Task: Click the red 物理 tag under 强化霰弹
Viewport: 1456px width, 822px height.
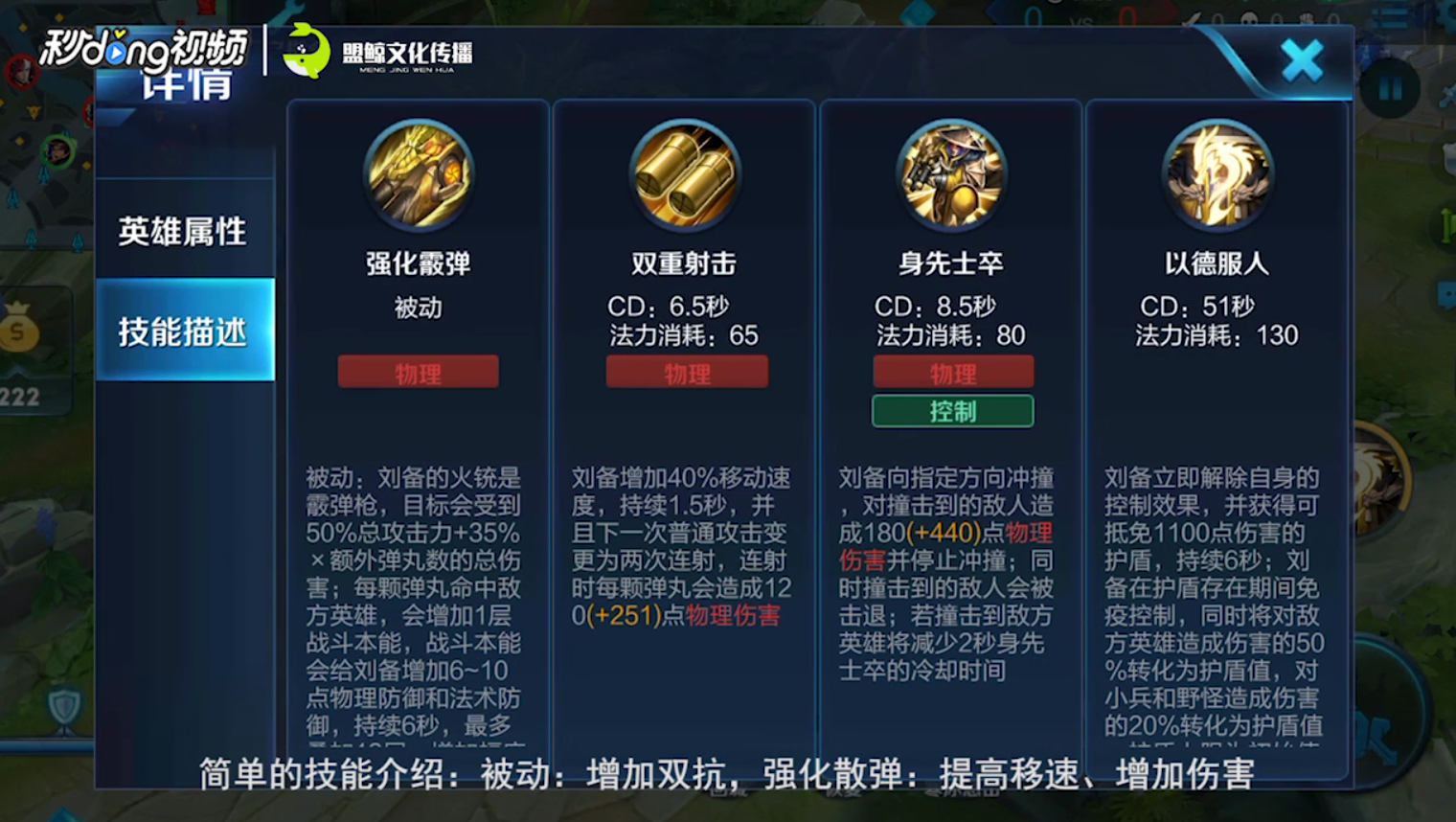Action: (418, 372)
